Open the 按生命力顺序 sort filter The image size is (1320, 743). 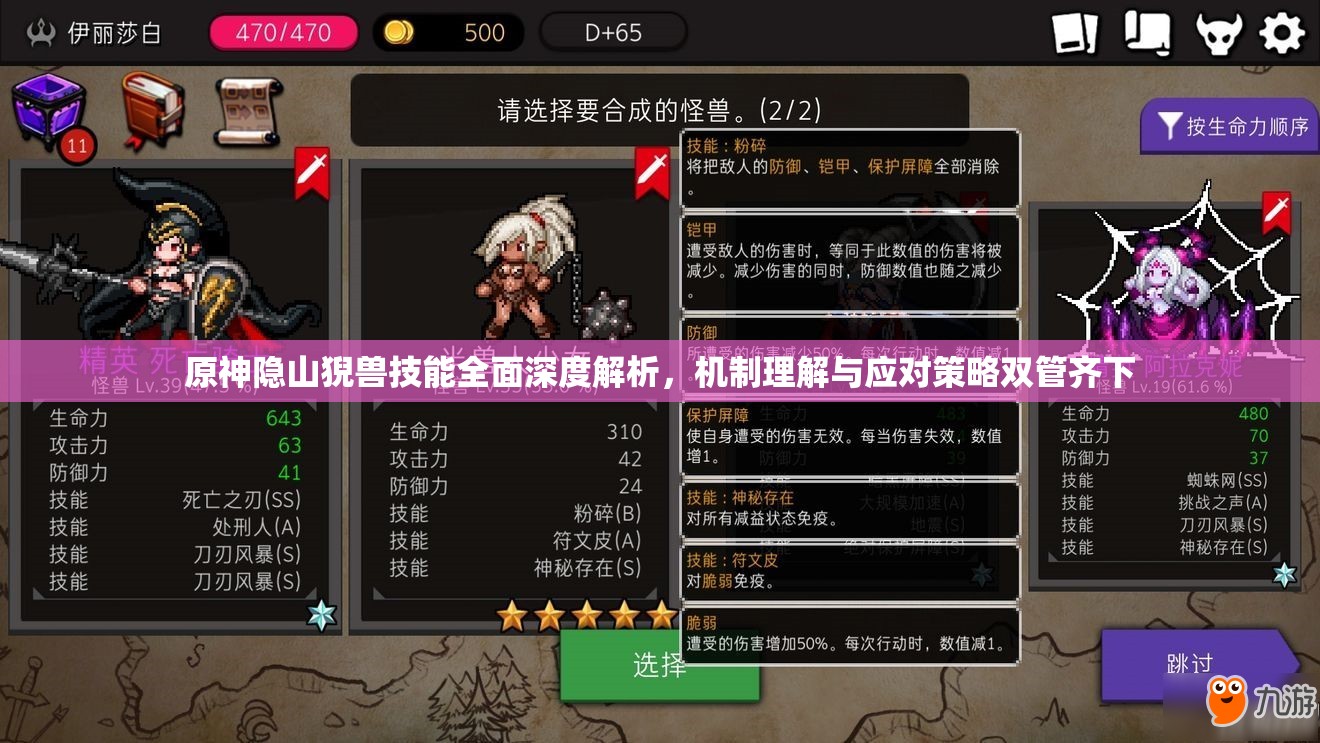click(x=1228, y=127)
